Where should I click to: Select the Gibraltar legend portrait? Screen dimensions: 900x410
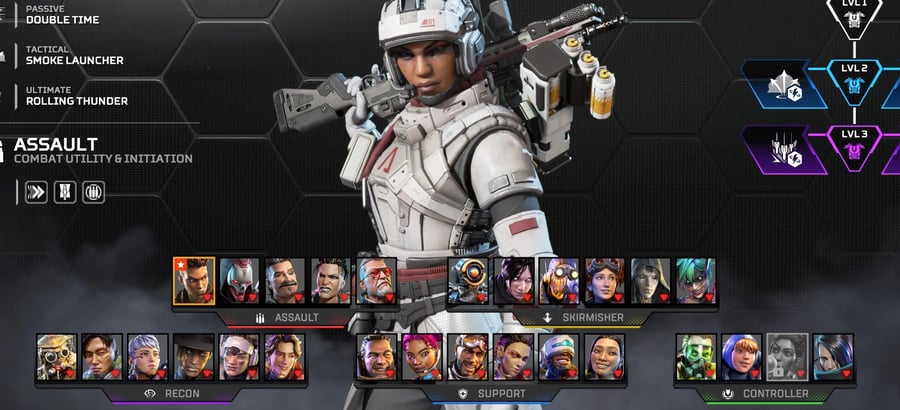click(x=376, y=357)
